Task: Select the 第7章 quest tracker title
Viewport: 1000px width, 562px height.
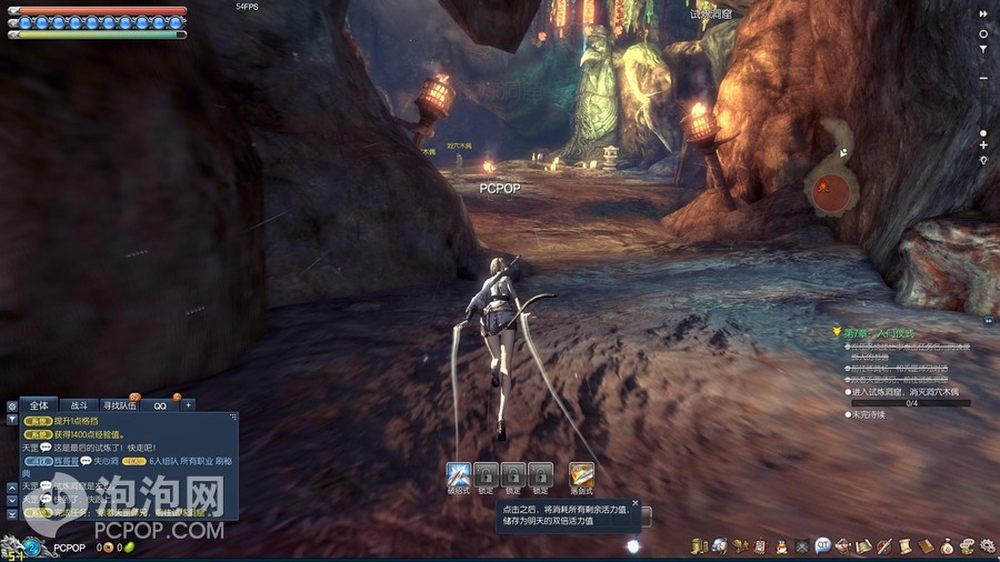Action: point(878,332)
